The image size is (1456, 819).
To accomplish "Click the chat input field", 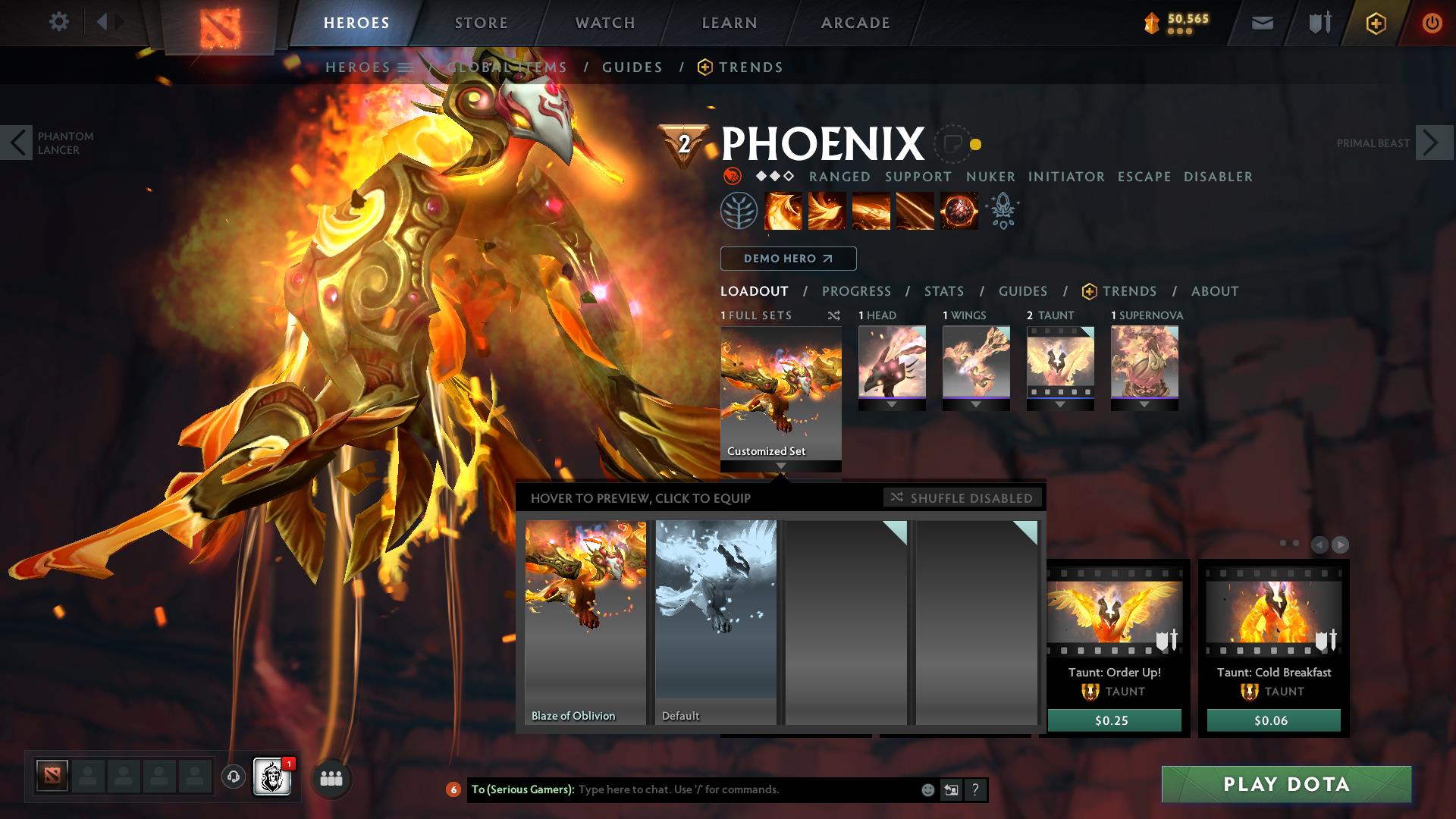I will tap(720, 789).
